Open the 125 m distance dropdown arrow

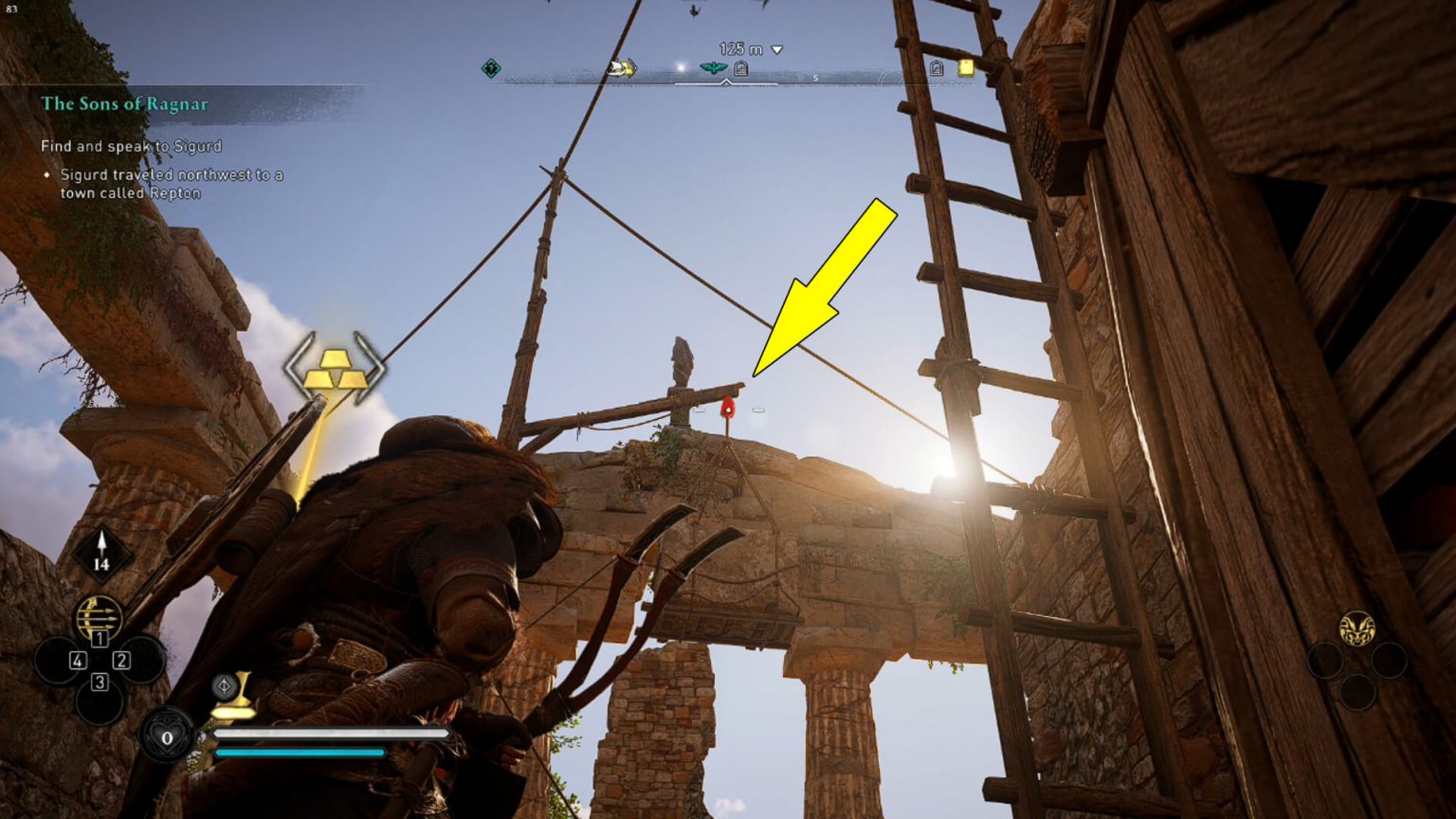(x=777, y=49)
